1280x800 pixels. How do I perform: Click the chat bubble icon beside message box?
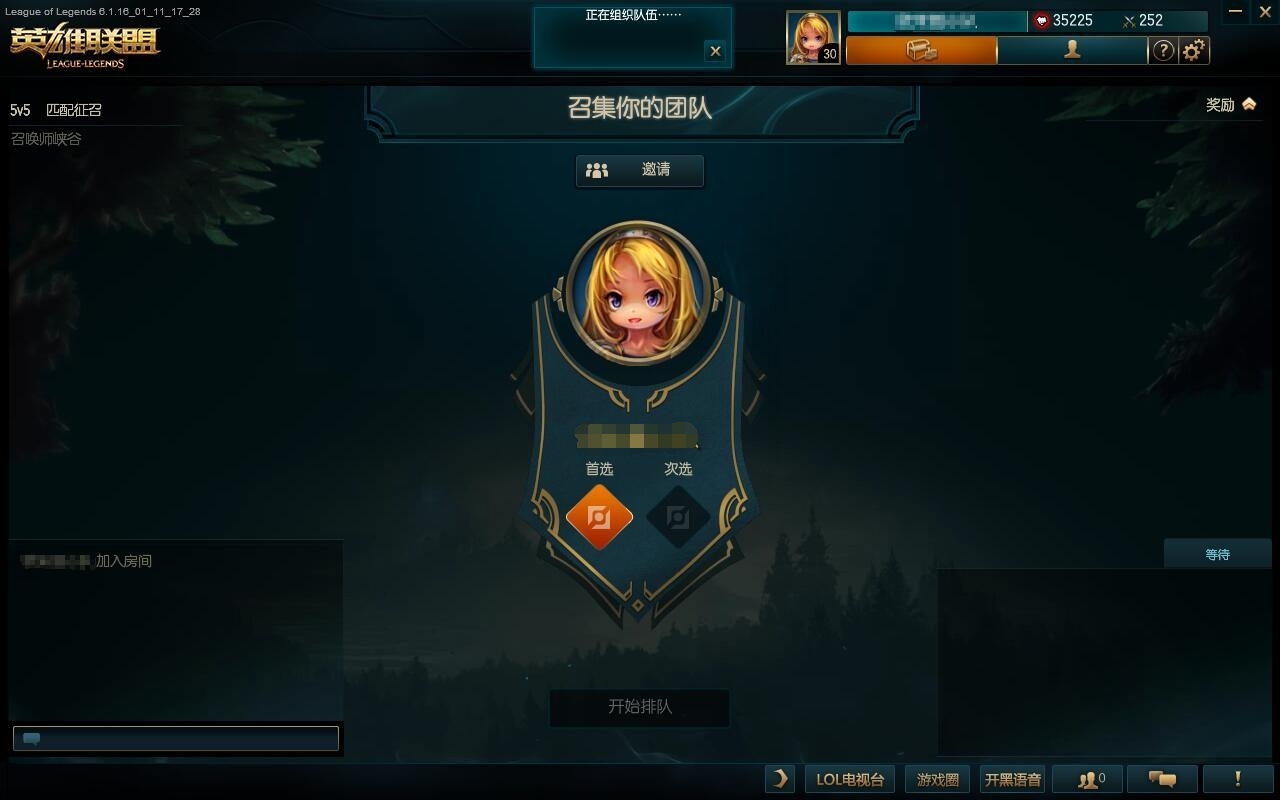tap(30, 738)
